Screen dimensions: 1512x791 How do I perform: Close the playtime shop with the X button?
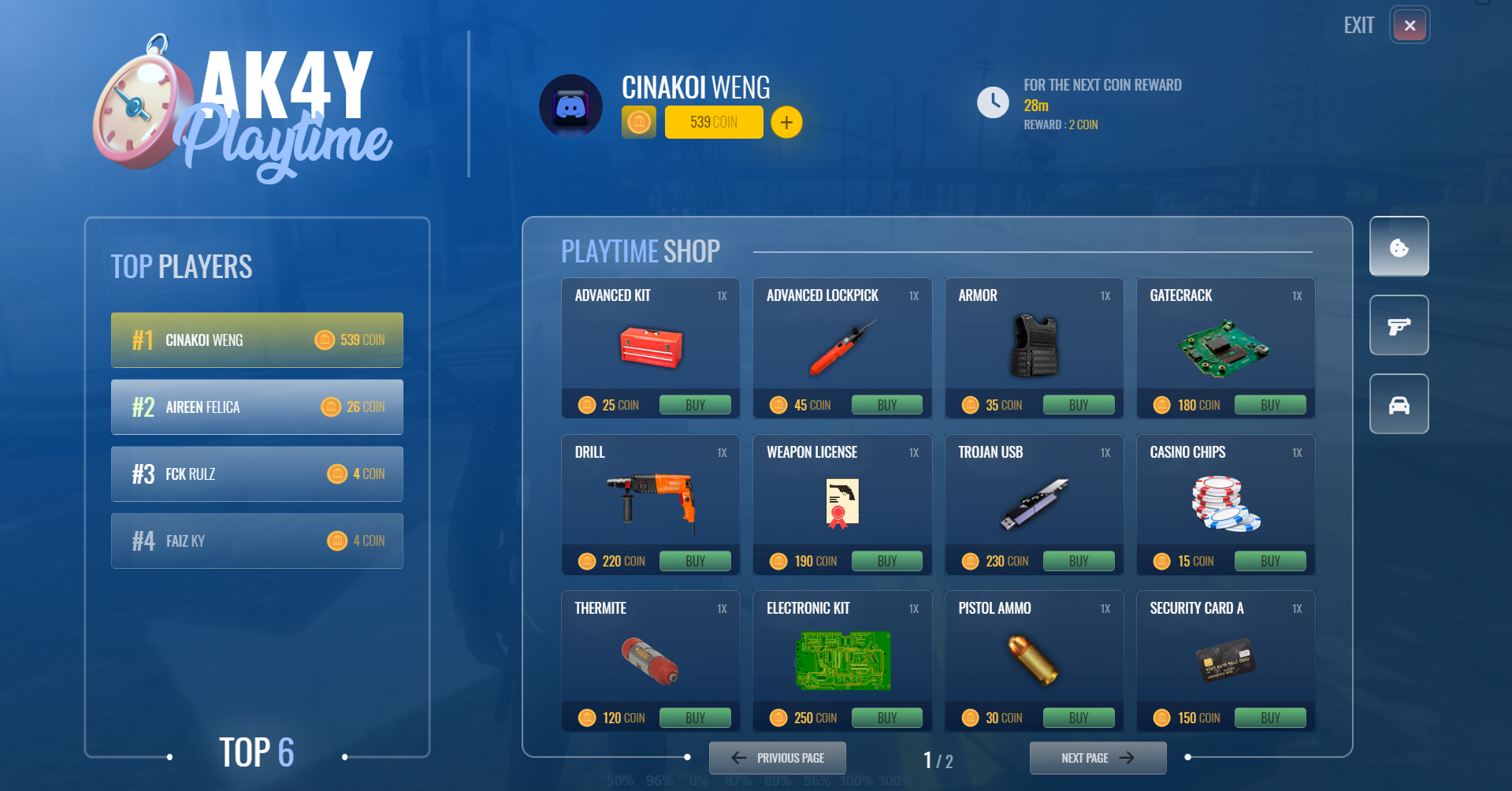click(x=1410, y=26)
